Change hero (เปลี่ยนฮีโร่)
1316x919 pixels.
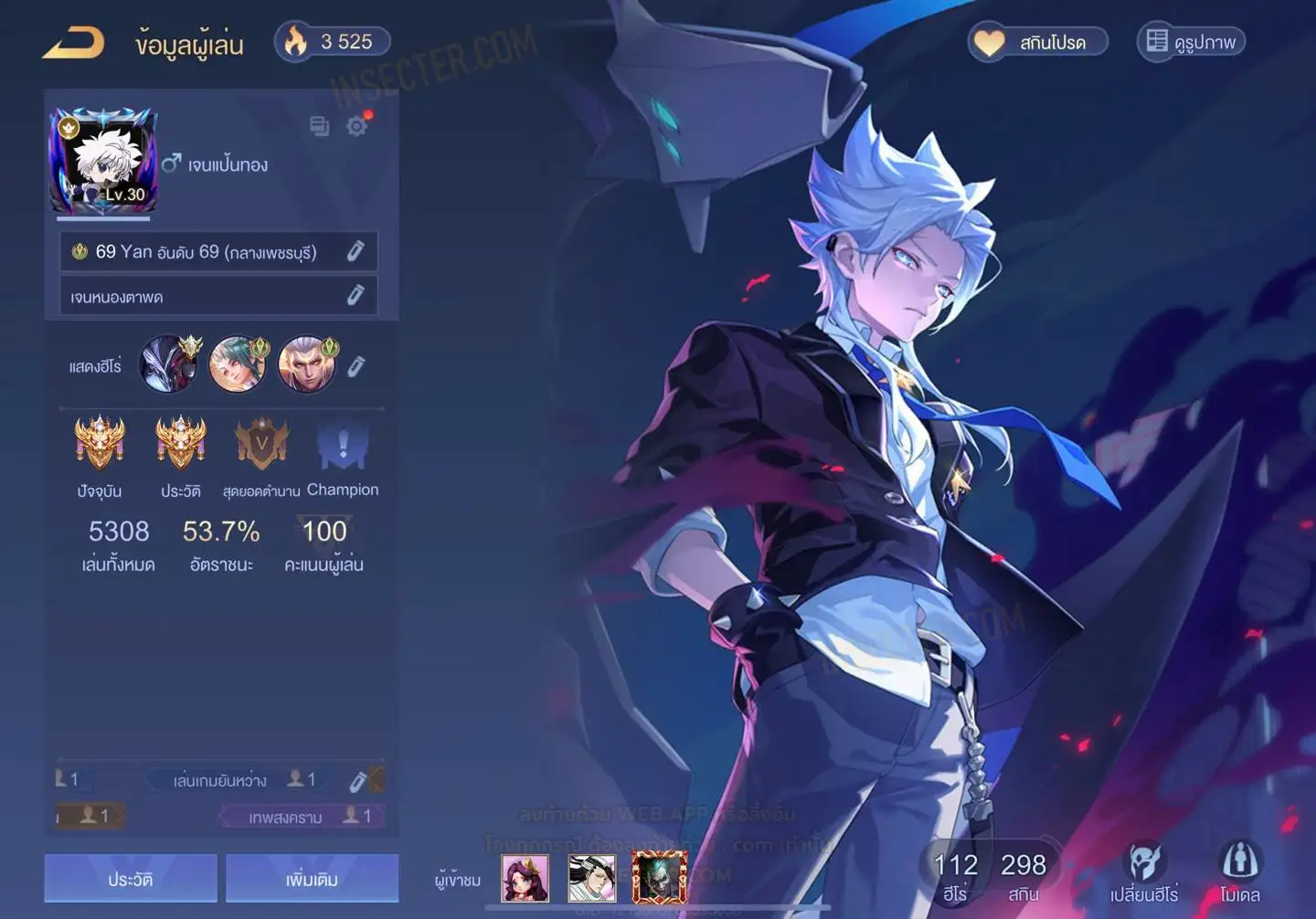pos(1143,872)
